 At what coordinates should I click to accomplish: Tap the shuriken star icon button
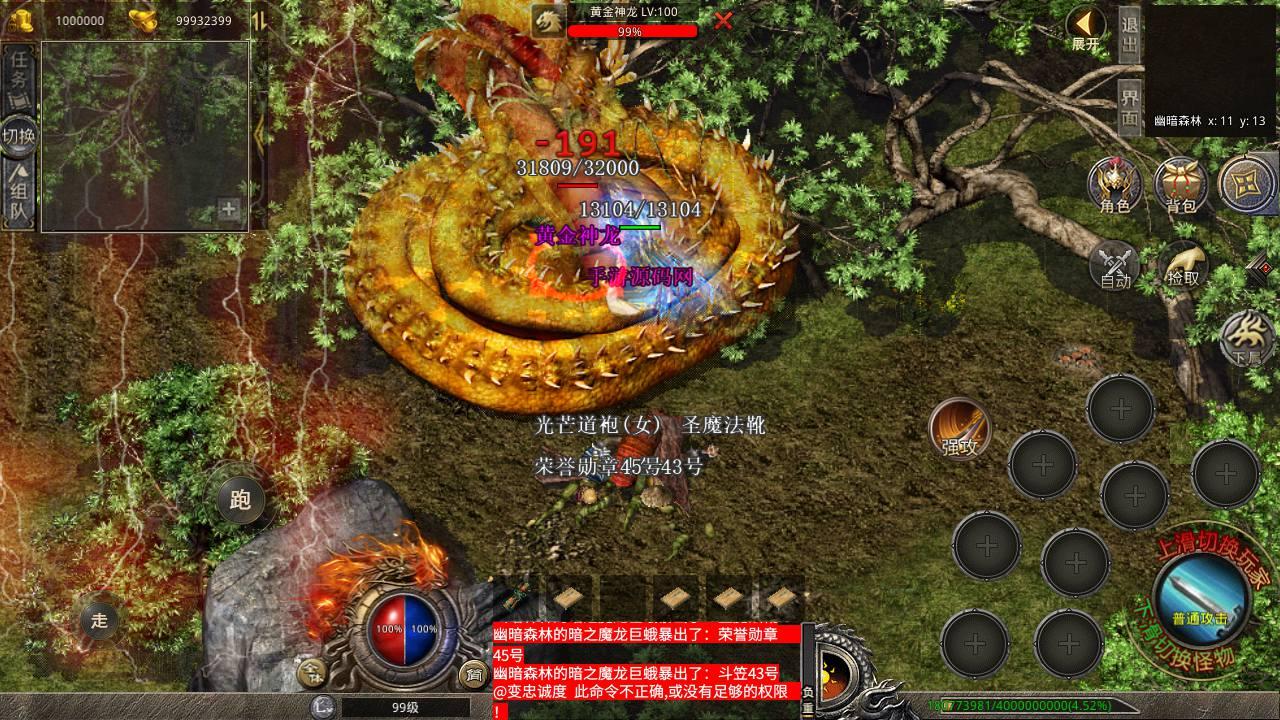point(1246,183)
